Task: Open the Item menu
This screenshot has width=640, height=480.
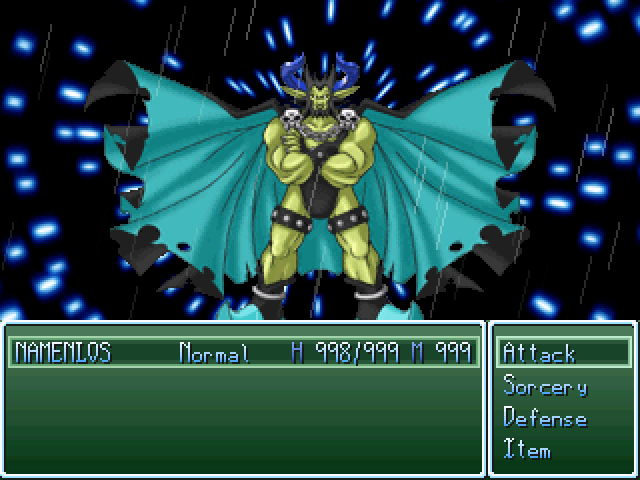Action: click(527, 450)
